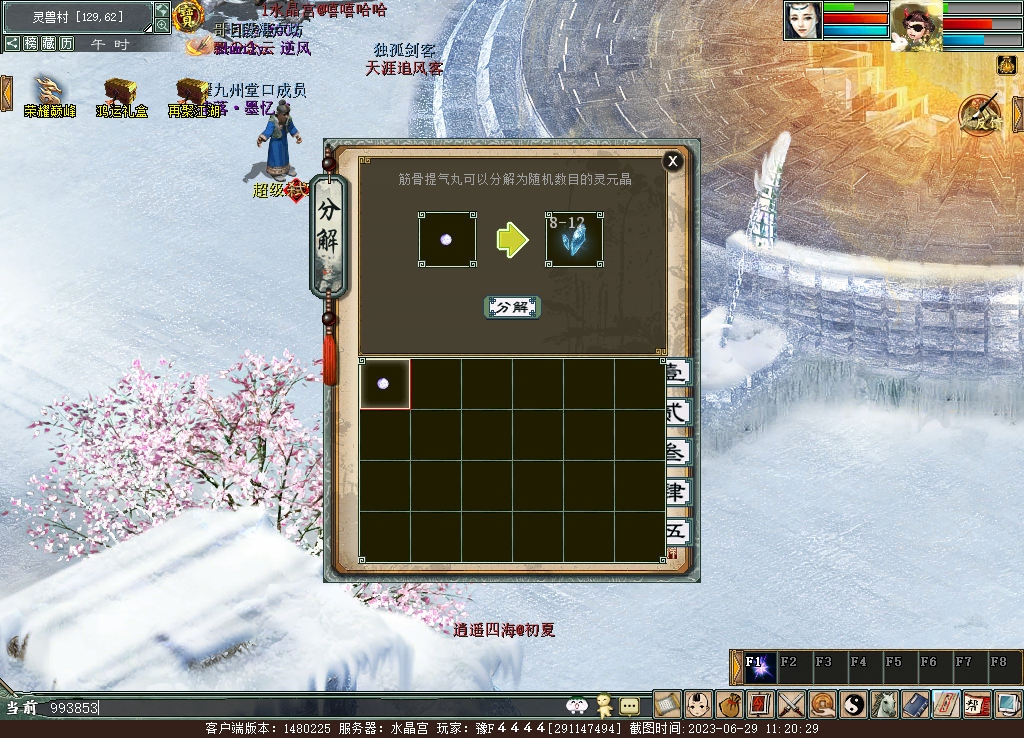
Task: Switch to bag page 贰
Action: (x=677, y=412)
